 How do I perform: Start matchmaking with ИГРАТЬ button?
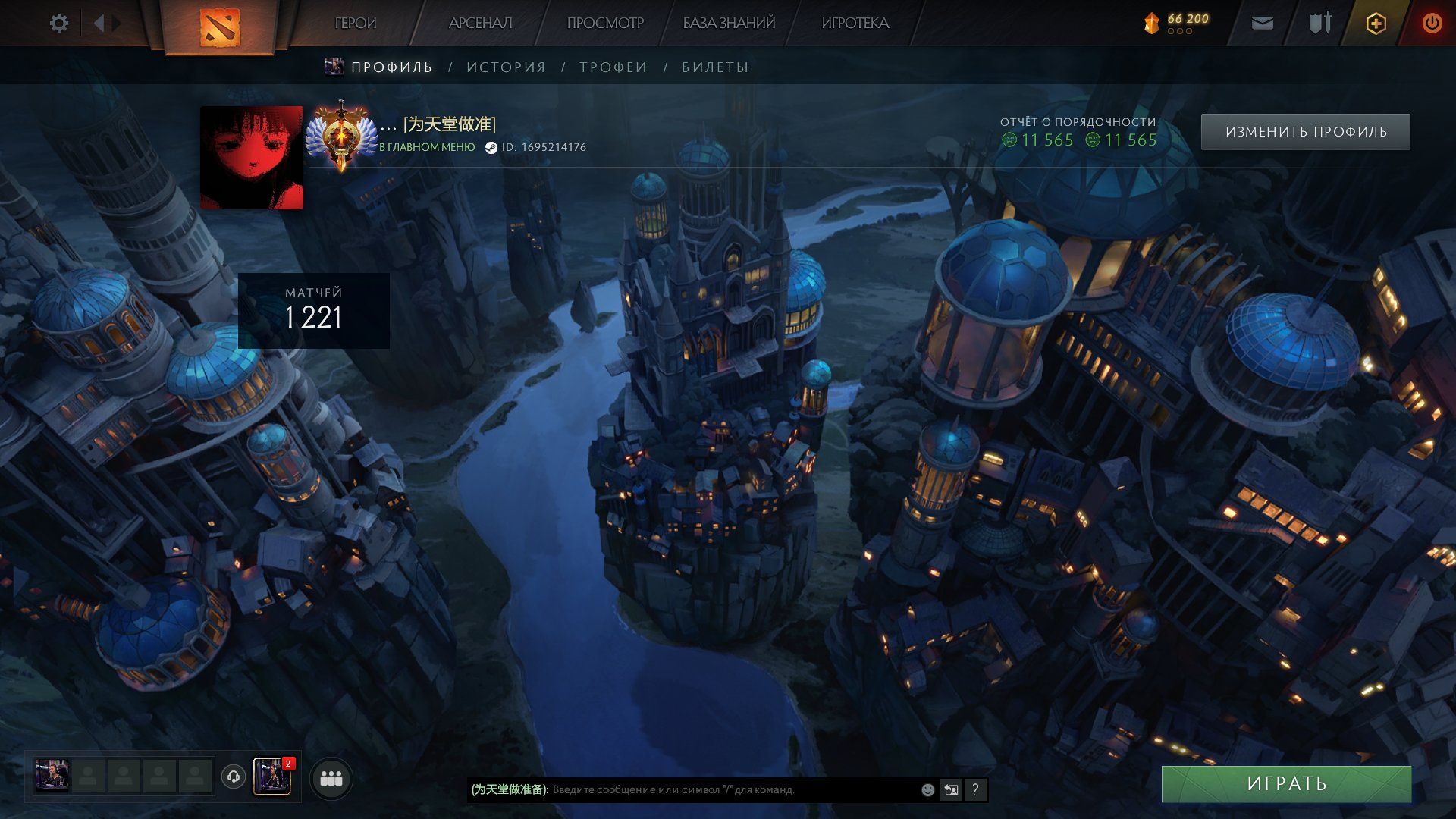pos(1286,783)
